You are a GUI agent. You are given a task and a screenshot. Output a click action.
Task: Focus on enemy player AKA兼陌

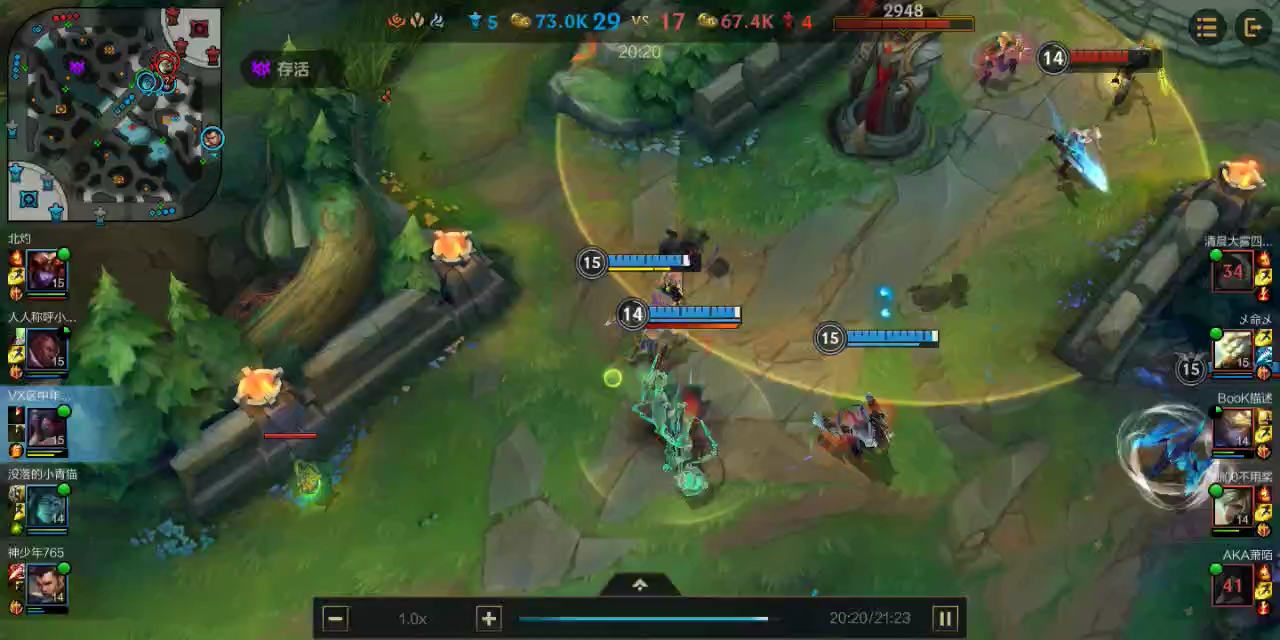pos(1232,584)
